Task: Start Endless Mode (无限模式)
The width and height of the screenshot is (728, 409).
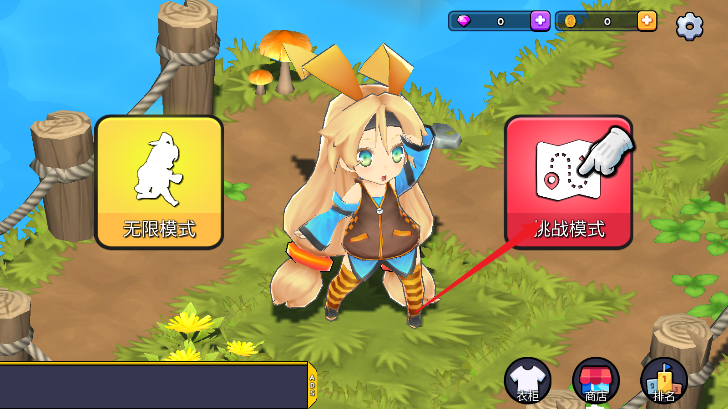Action: (159, 181)
